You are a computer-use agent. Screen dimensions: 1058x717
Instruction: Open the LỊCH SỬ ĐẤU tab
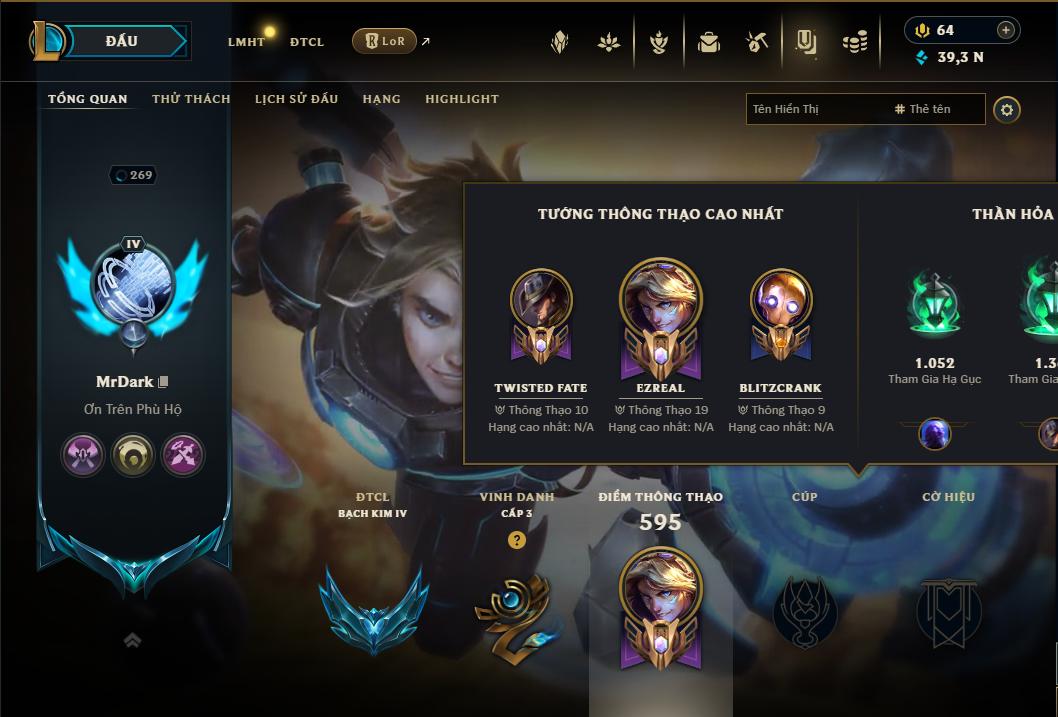pos(296,99)
